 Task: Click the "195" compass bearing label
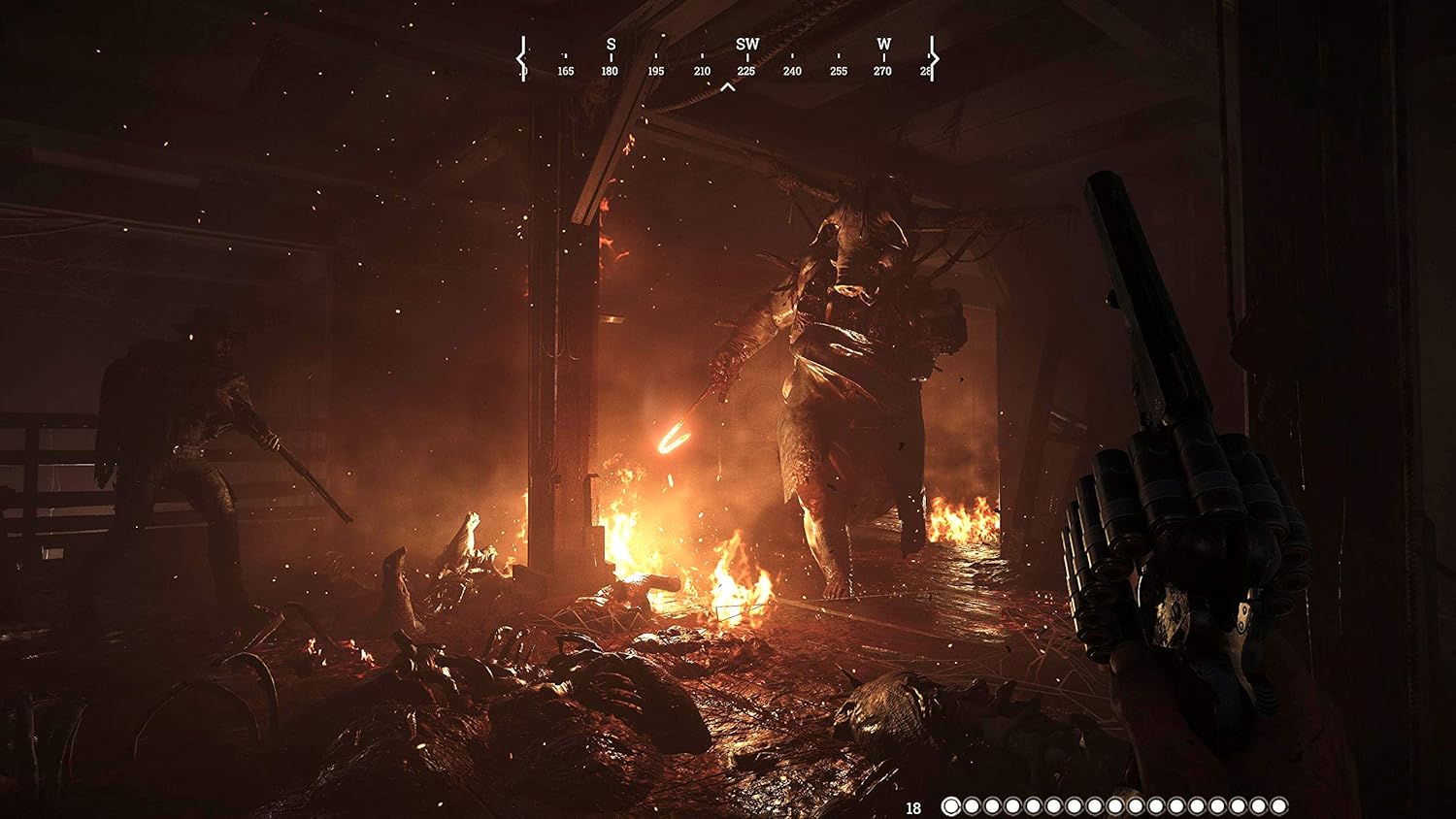[x=655, y=70]
